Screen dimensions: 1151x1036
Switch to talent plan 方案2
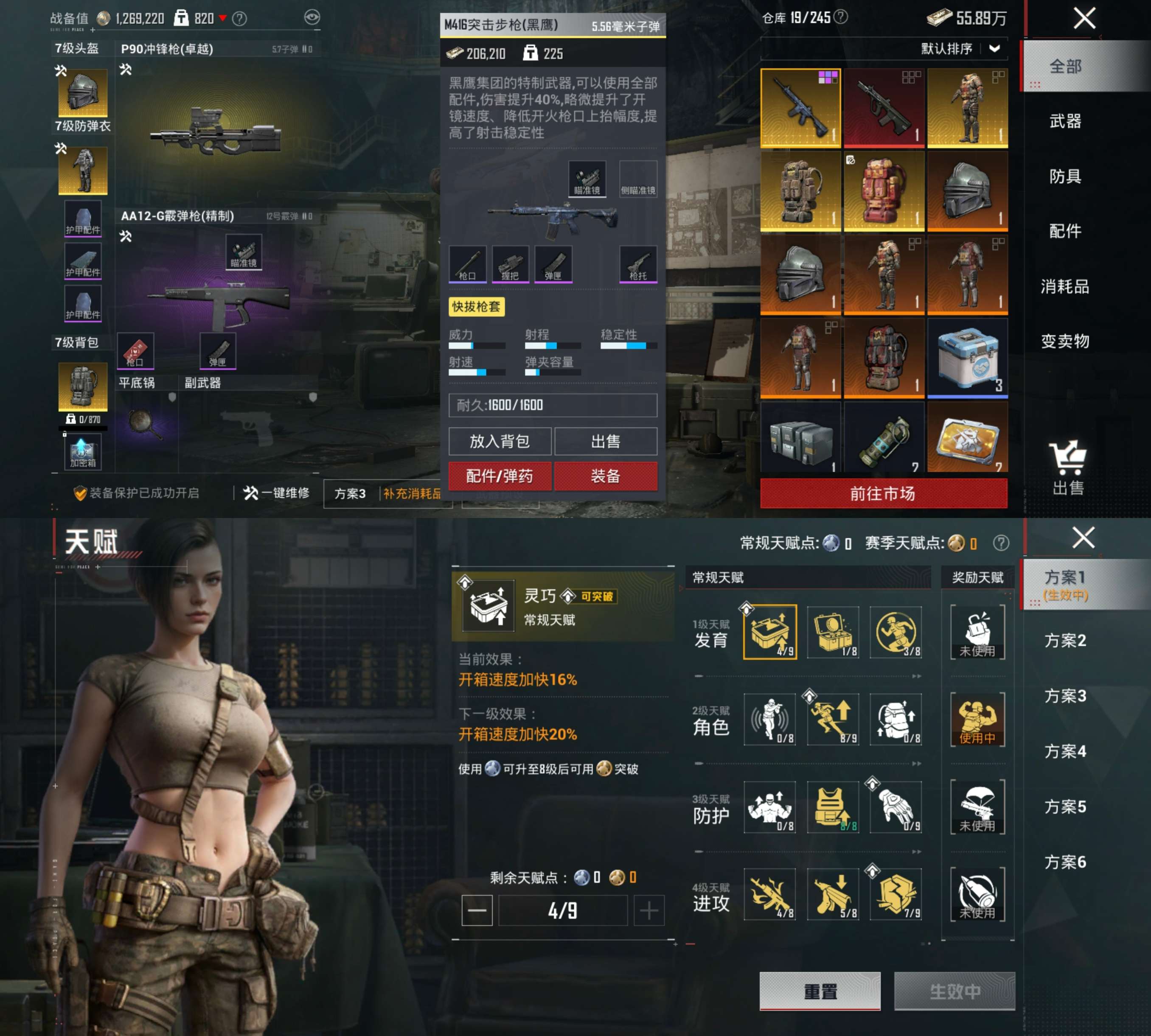[x=1065, y=640]
